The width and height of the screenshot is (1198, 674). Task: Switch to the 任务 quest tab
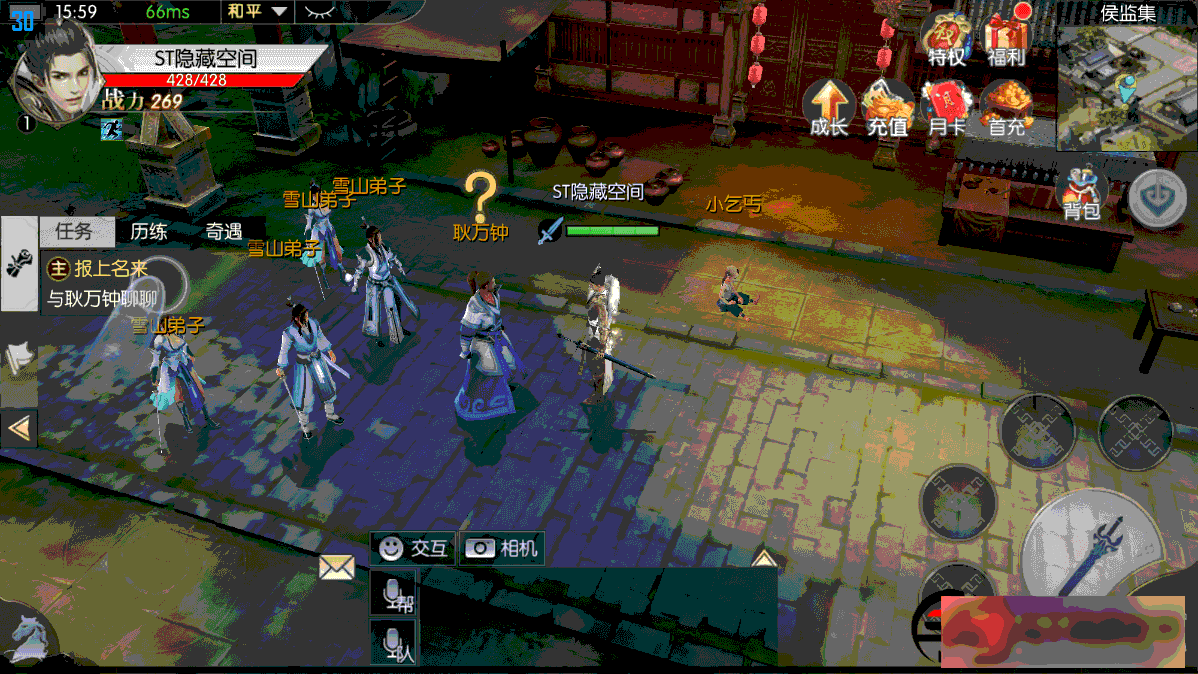point(74,232)
